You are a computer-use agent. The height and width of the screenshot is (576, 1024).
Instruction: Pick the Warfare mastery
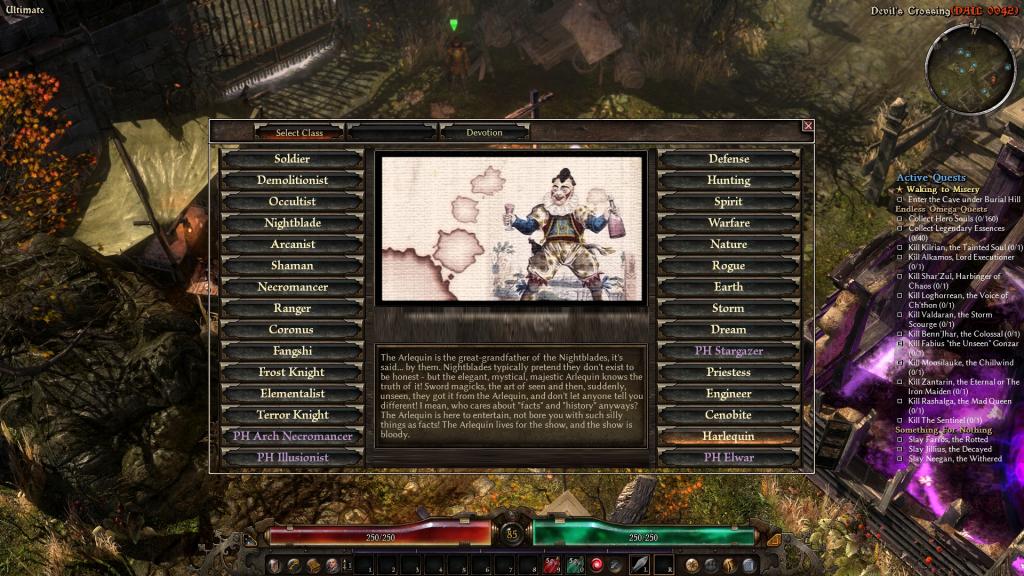click(x=728, y=223)
